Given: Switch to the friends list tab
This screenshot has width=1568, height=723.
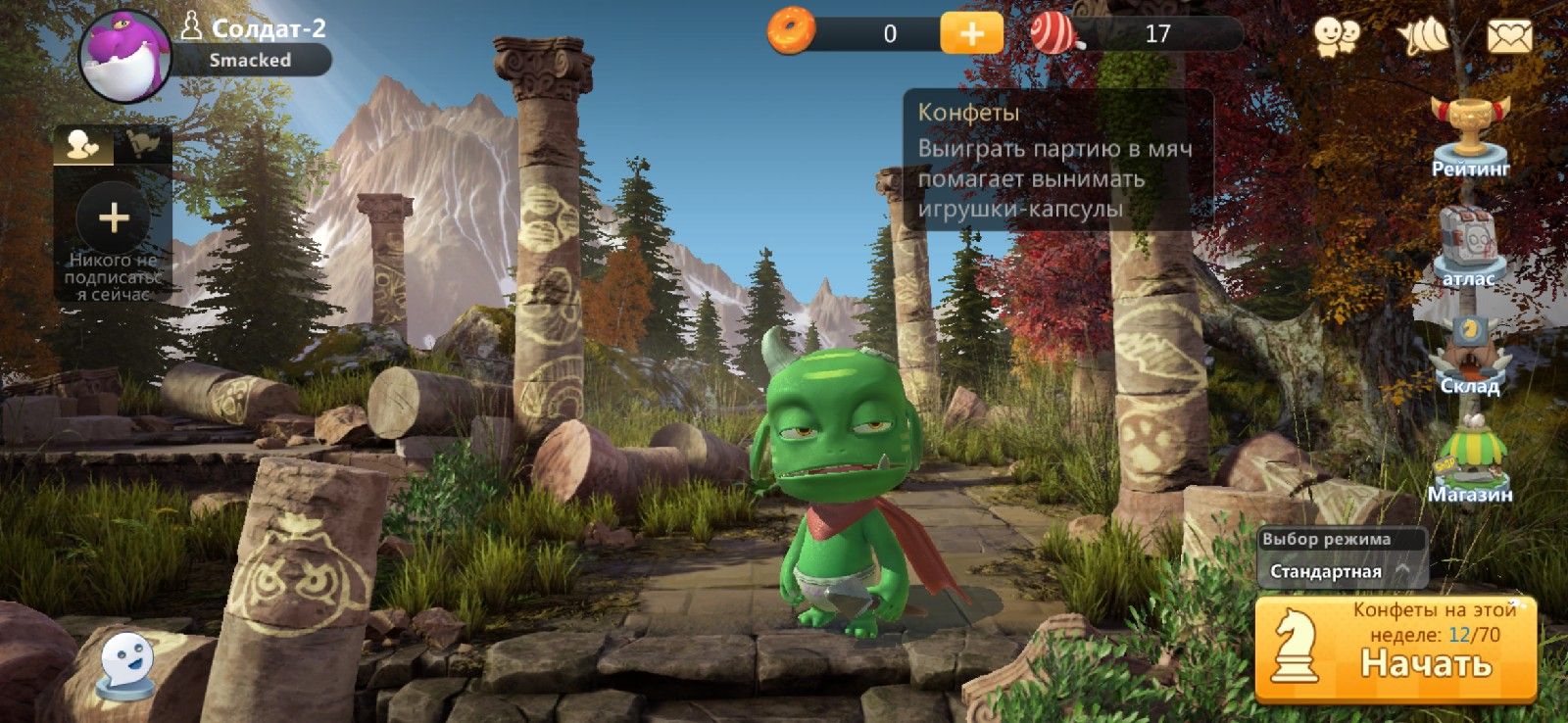Looking at the screenshot, I should point(83,145).
